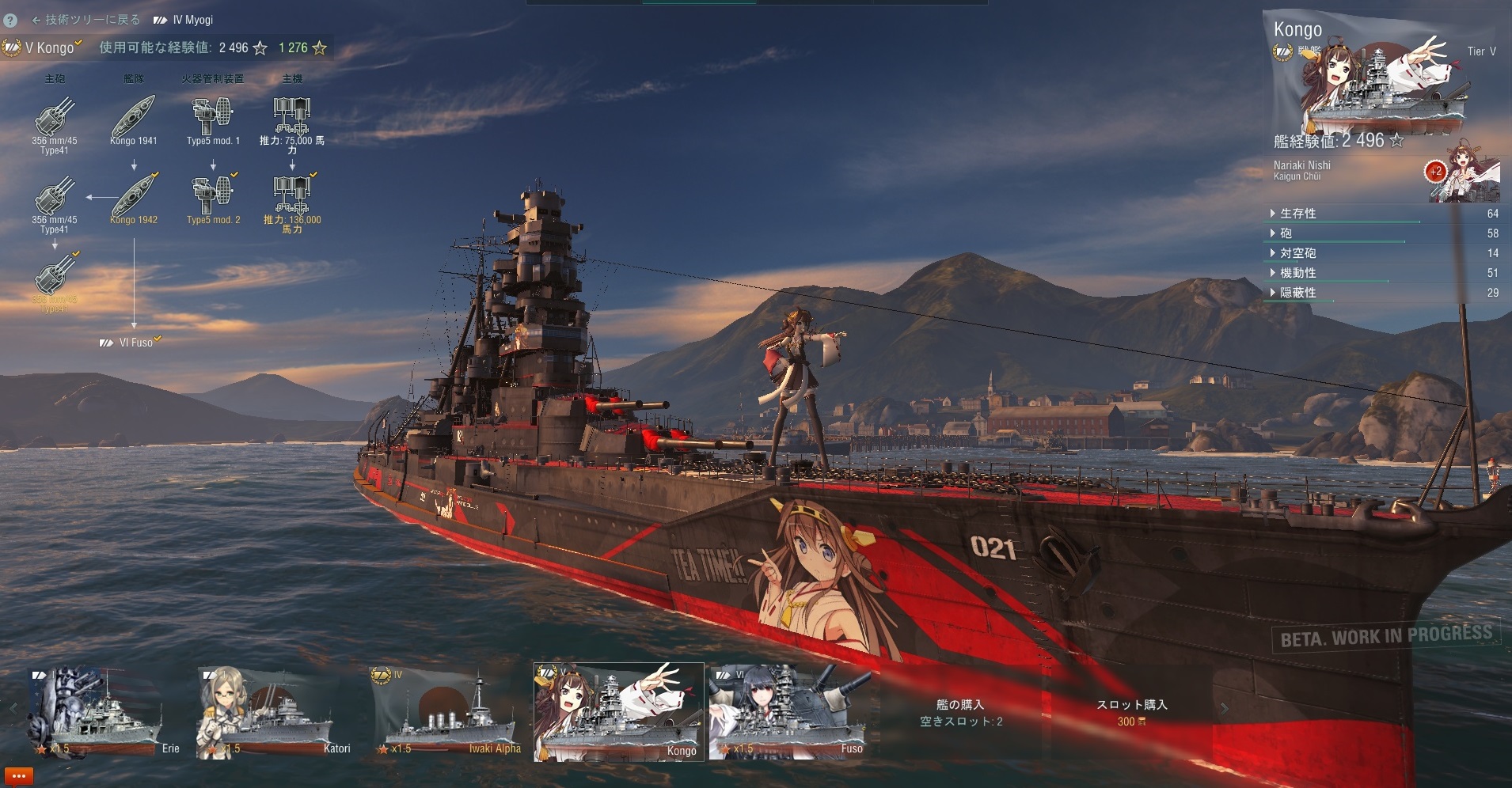1512x788 pixels.
Task: Expand the survivability stat row
Action: tap(1297, 214)
